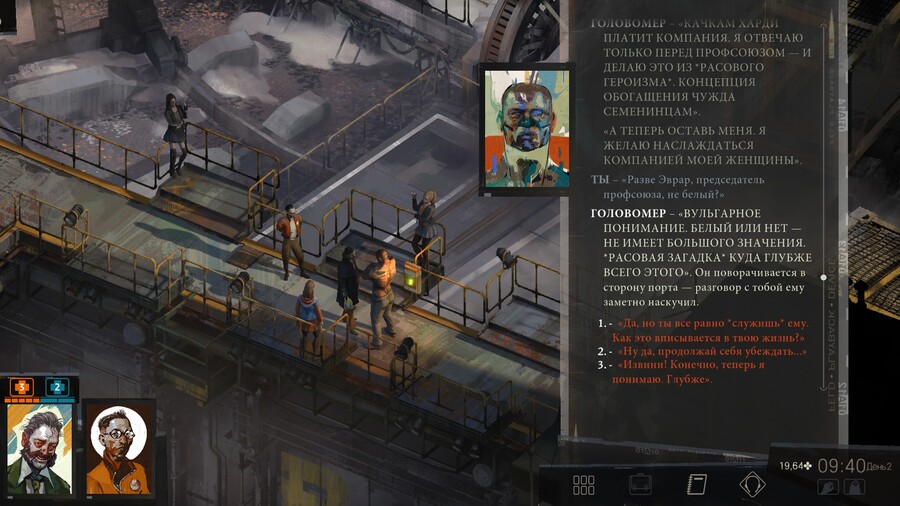Select reply 2 'Ну да, продолжай себя убеждать'
Screen dimensions: 900x506
click(x=712, y=351)
